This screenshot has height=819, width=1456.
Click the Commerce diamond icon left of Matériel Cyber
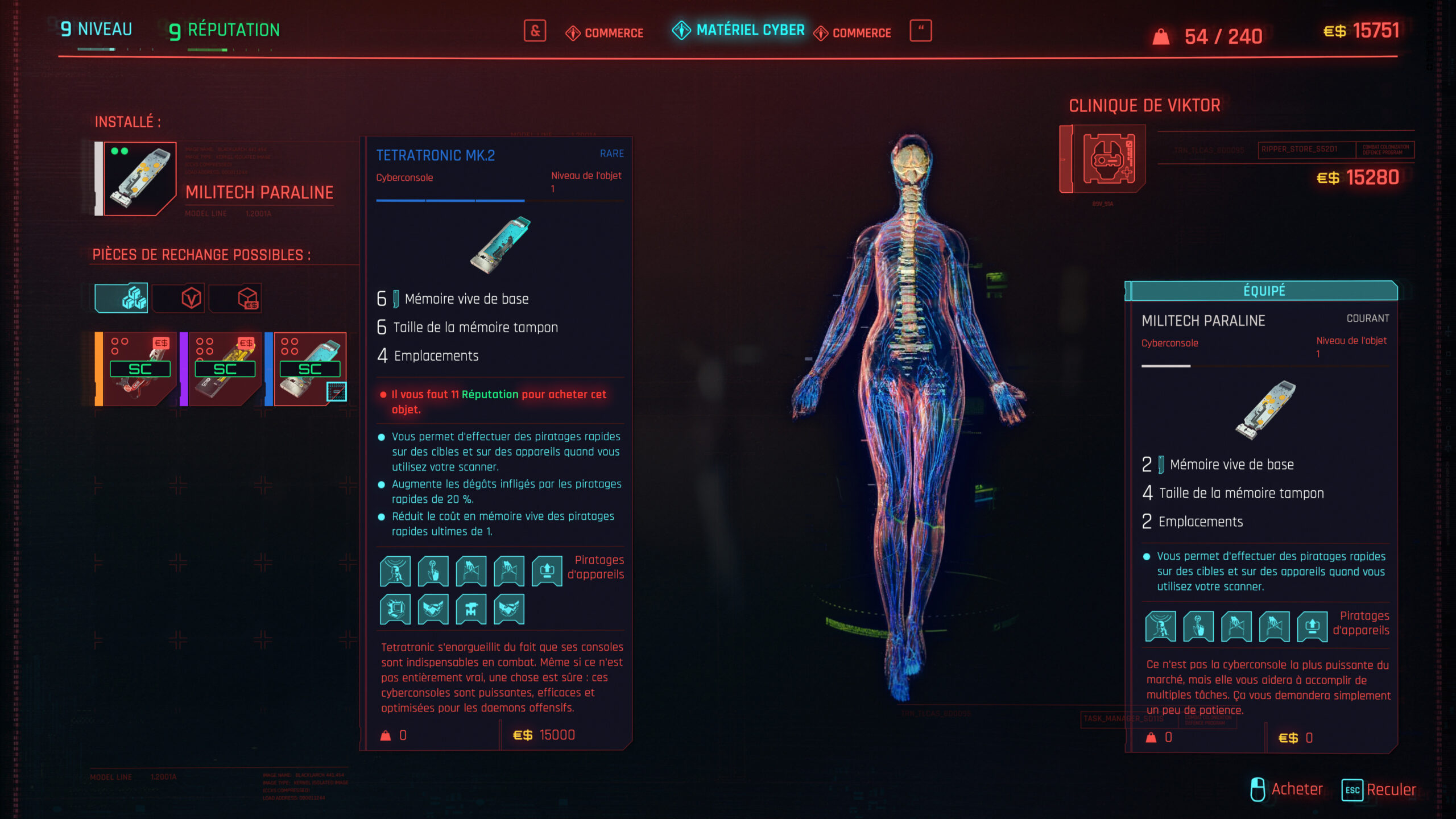pos(572,32)
